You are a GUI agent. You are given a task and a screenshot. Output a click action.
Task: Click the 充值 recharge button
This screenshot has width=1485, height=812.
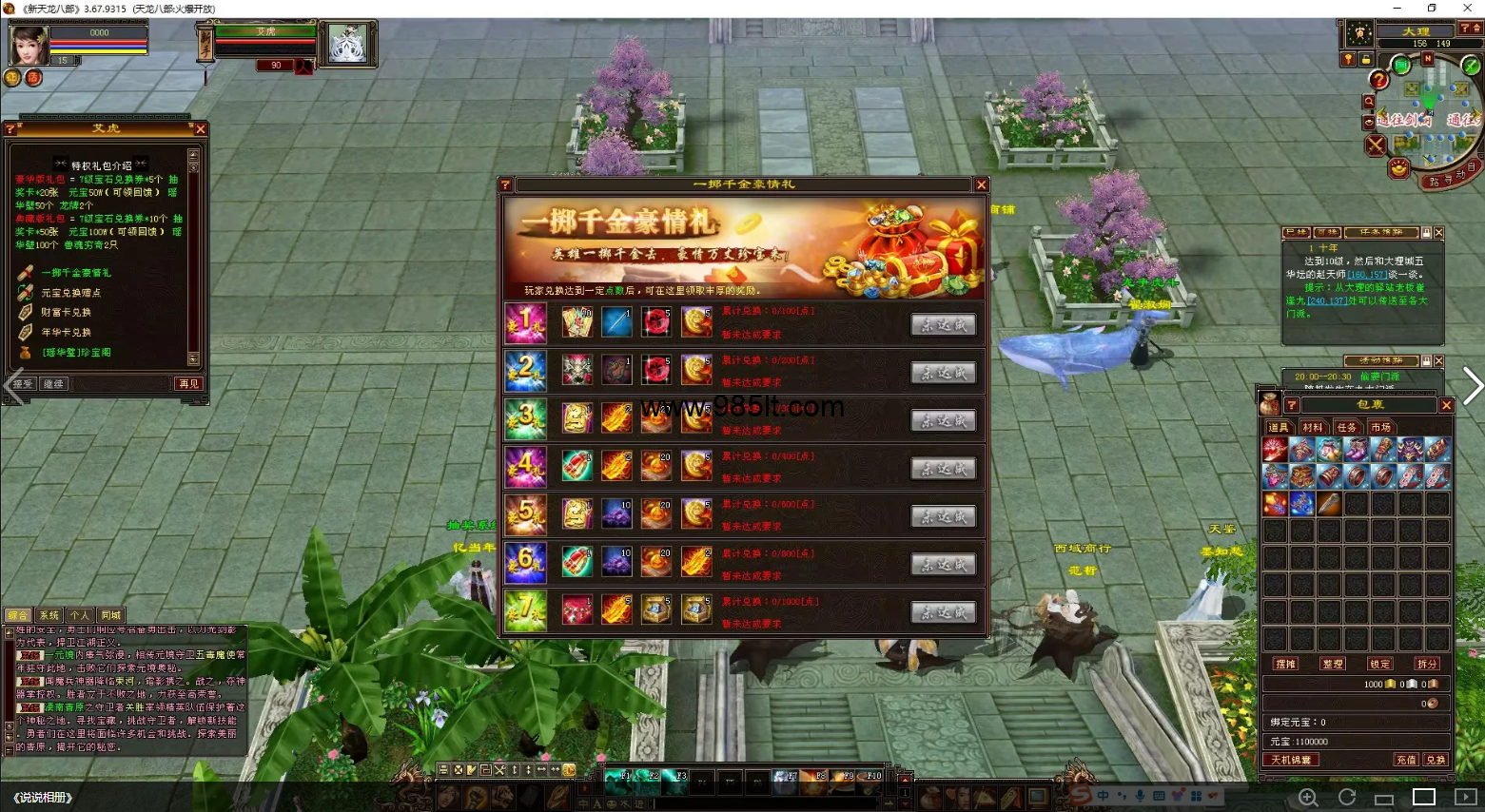[1406, 760]
